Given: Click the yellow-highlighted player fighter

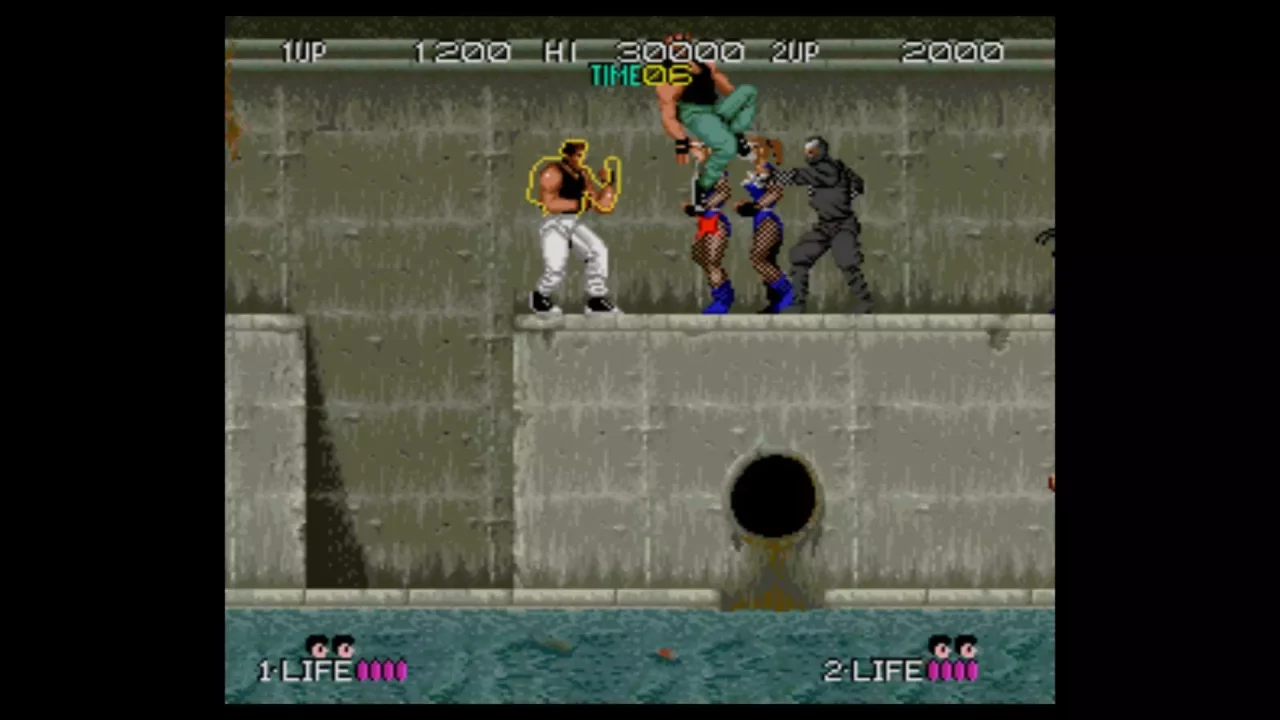Looking at the screenshot, I should tap(570, 220).
